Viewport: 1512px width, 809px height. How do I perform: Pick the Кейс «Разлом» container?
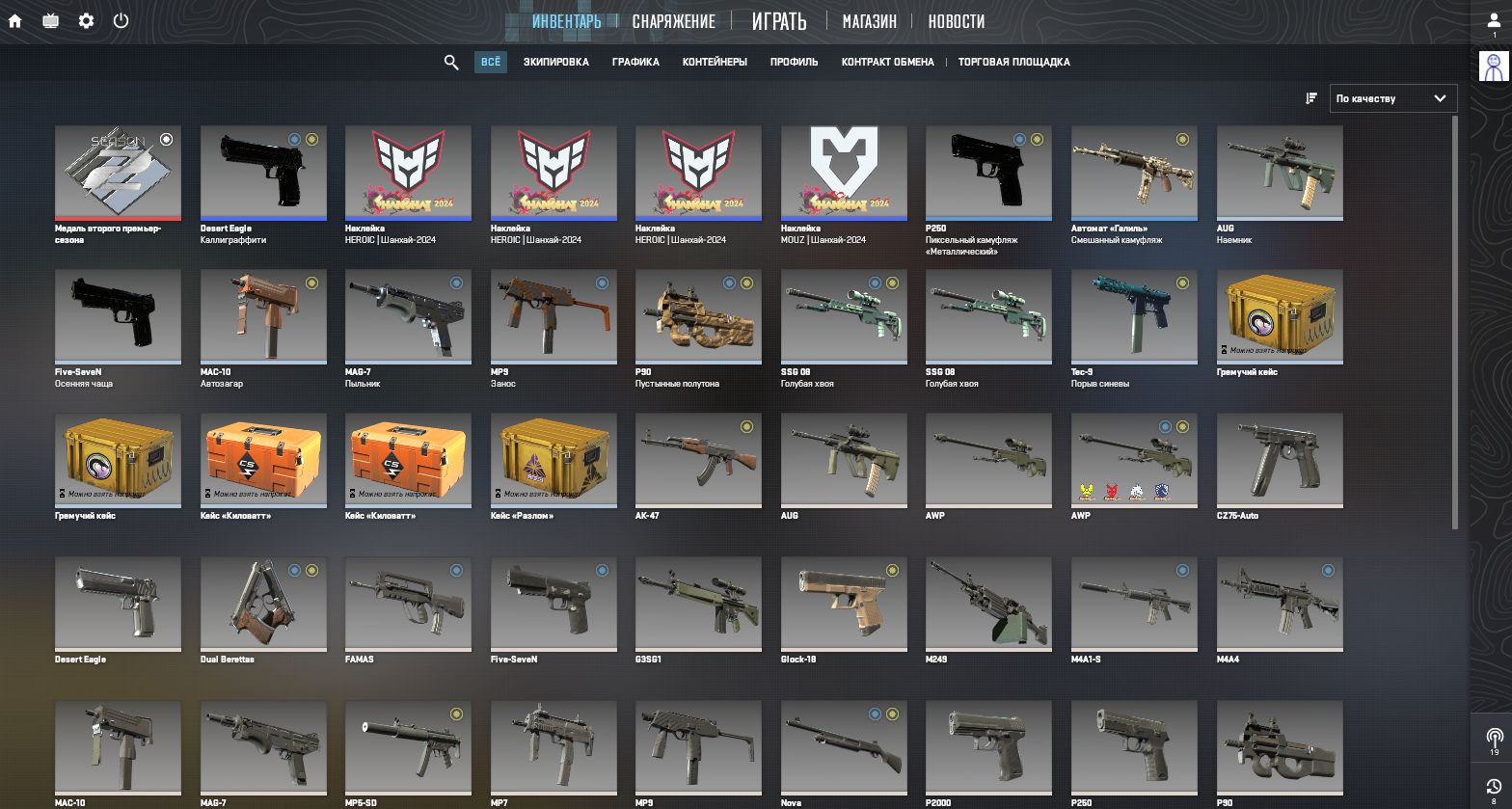click(x=553, y=460)
